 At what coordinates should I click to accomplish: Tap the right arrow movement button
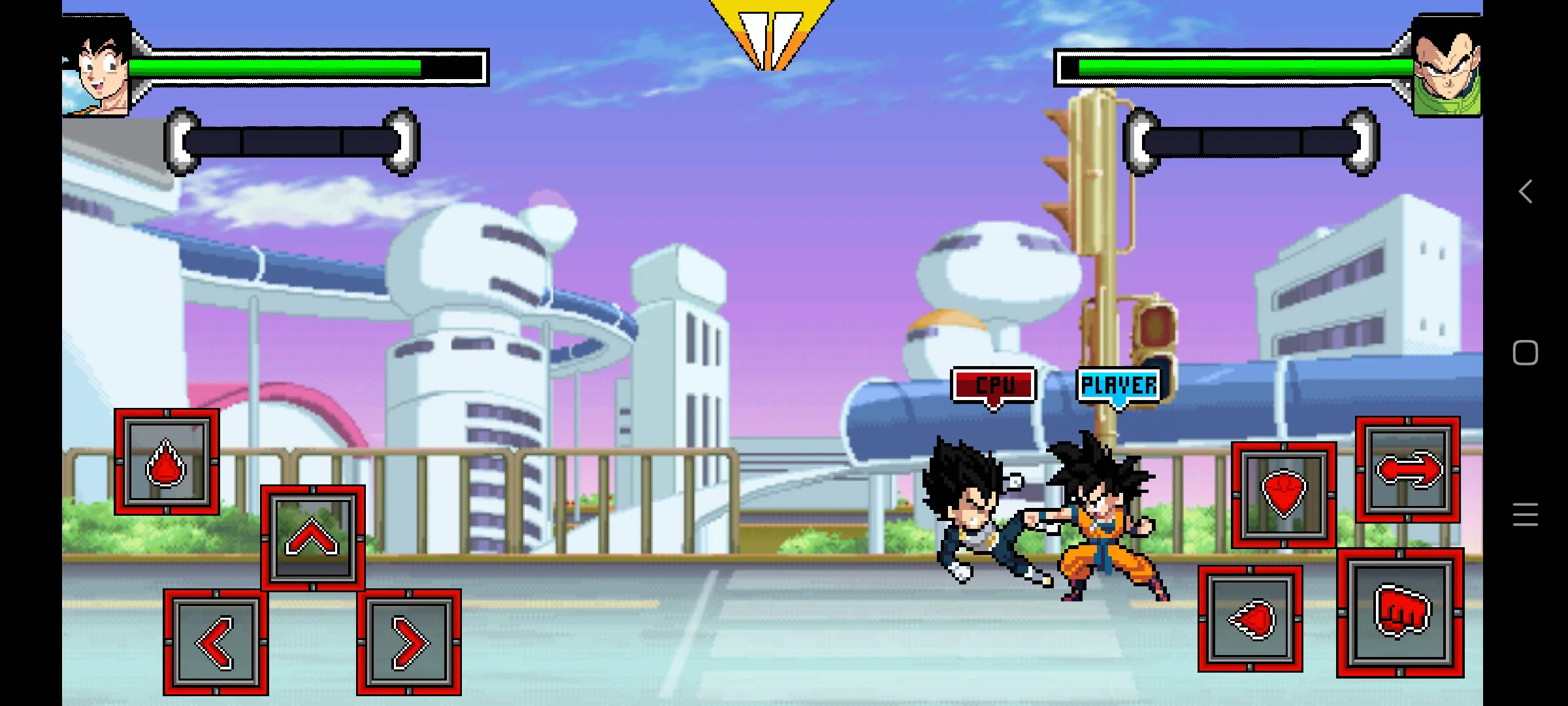coord(409,643)
